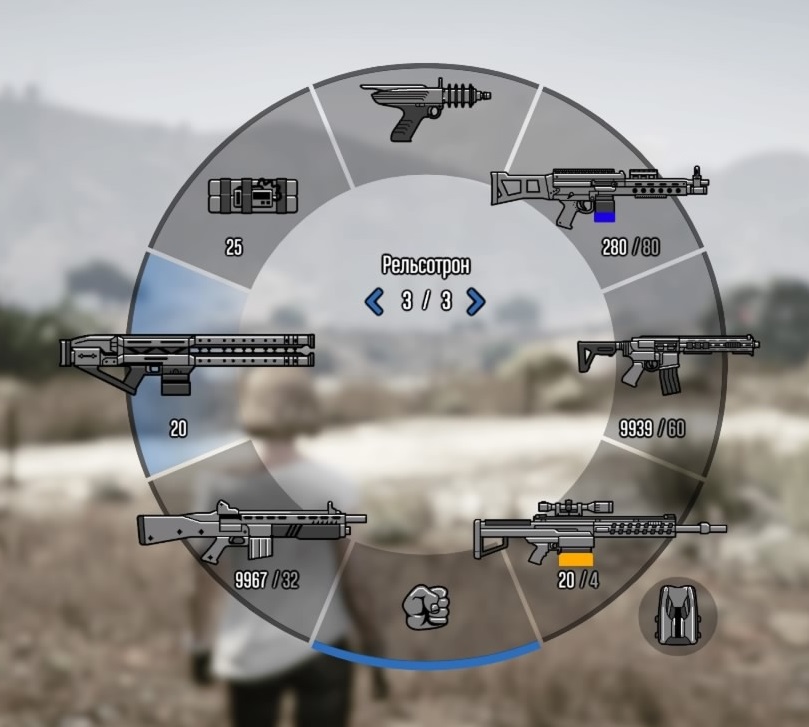Screen dimensions: 809x727
Task: Click the left arrow to previous weapon
Action: coord(374,301)
